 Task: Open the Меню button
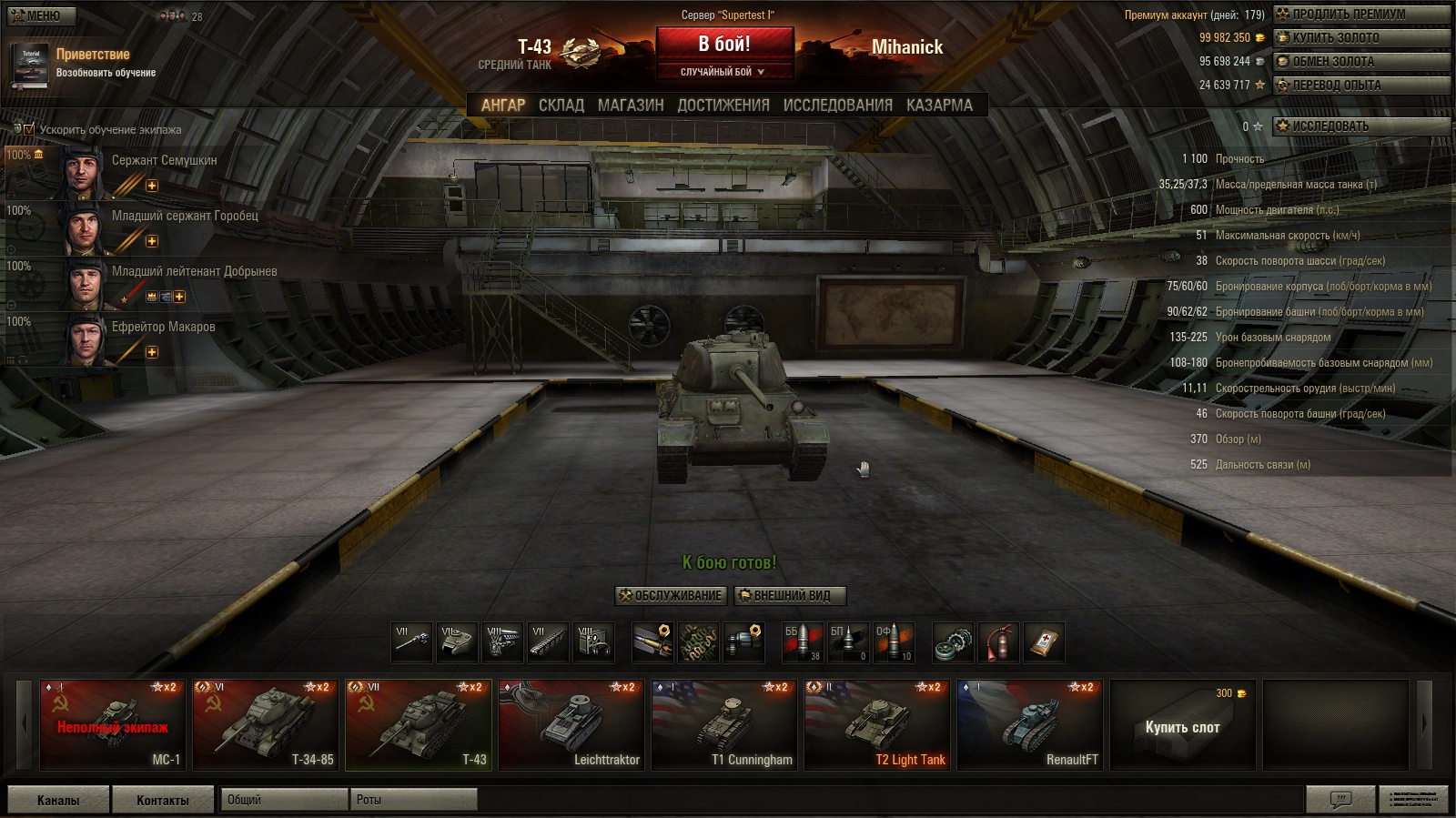[x=42, y=15]
